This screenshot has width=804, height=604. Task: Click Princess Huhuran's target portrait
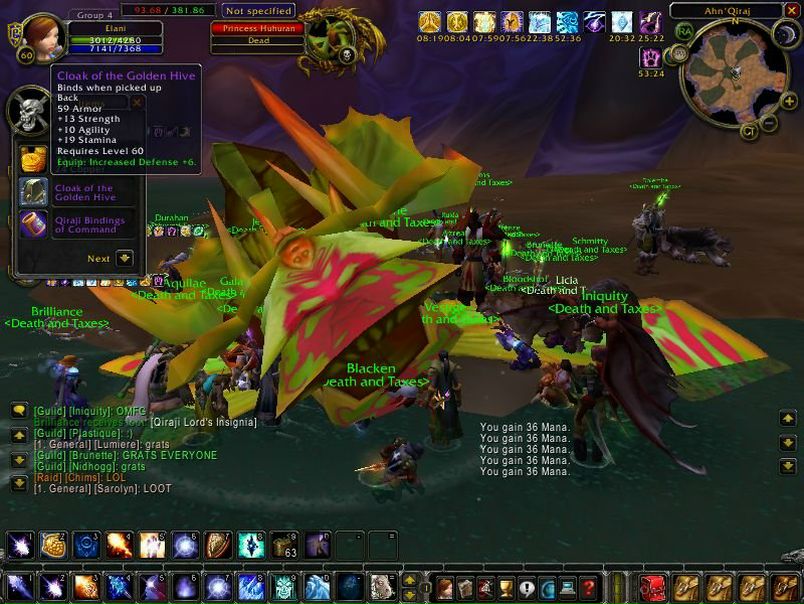pos(331,38)
